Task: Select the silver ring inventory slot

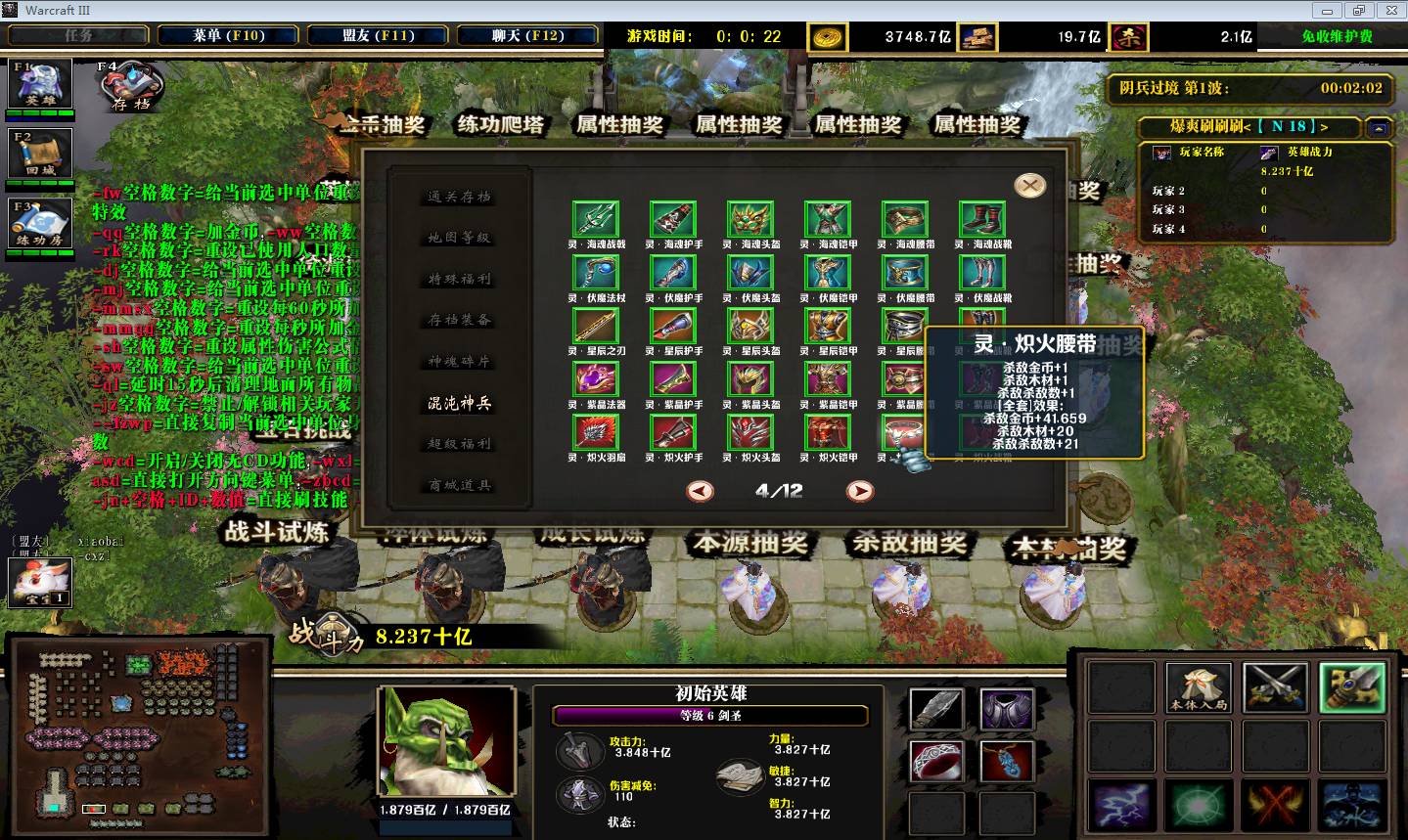Action: point(936,762)
